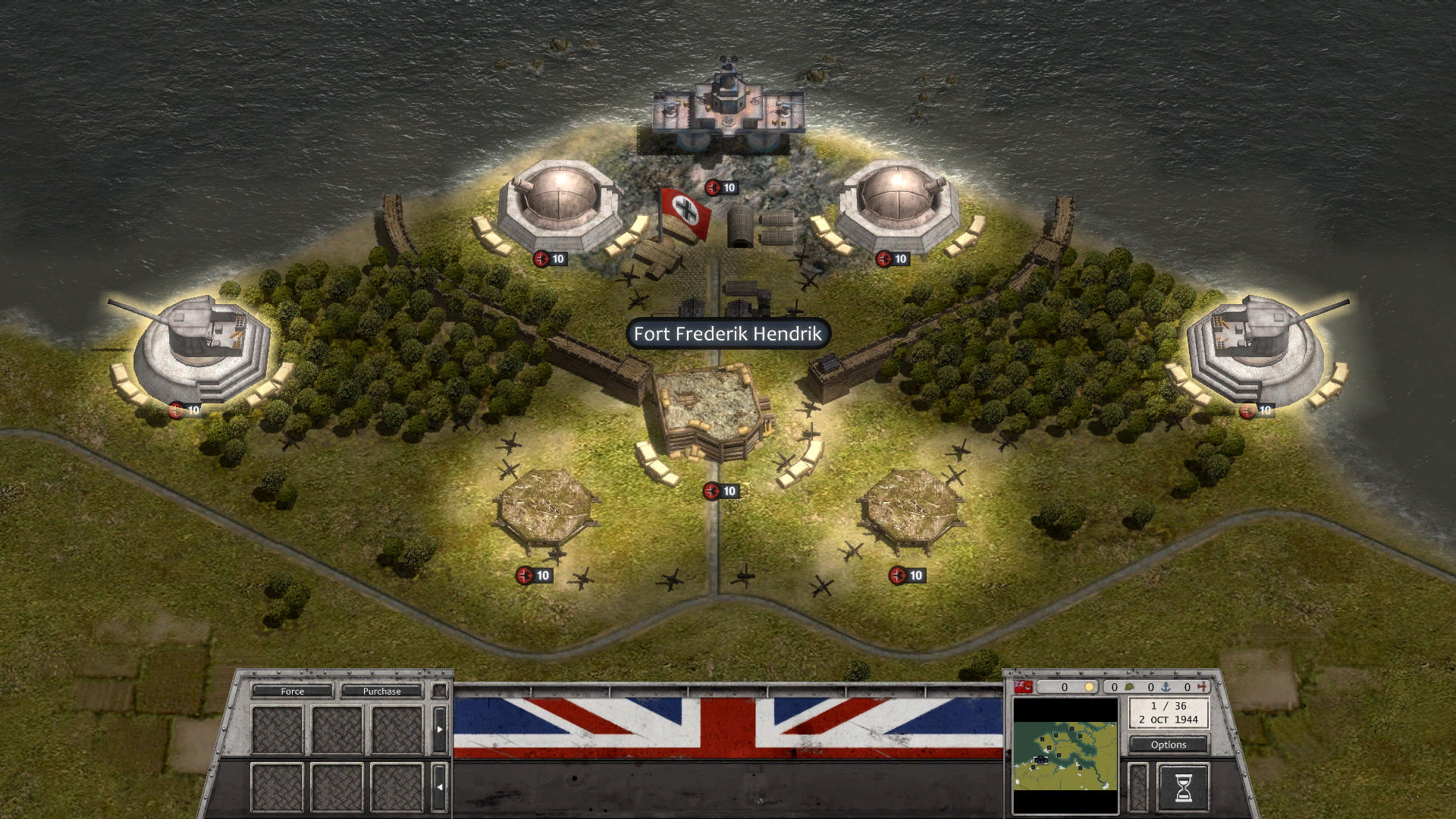
Task: Click the victory marker near the southeast gun pit
Action: tap(907, 575)
